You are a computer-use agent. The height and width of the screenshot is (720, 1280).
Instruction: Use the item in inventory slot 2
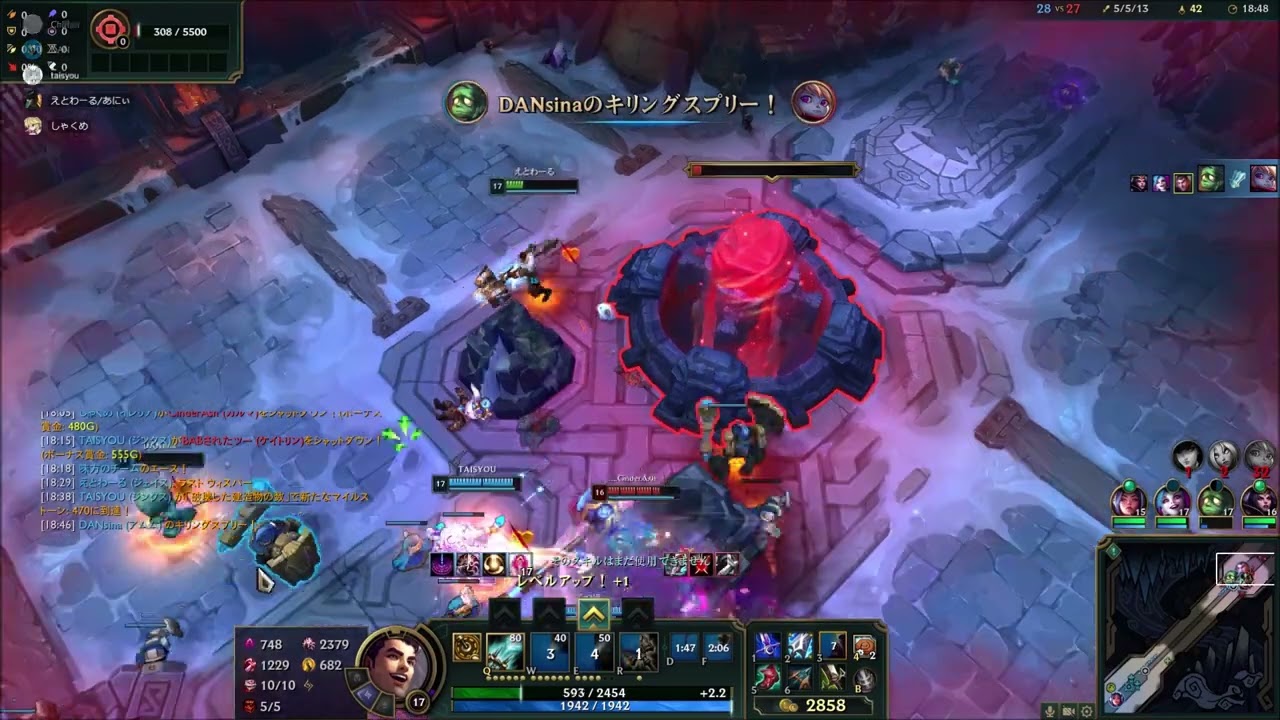point(800,646)
